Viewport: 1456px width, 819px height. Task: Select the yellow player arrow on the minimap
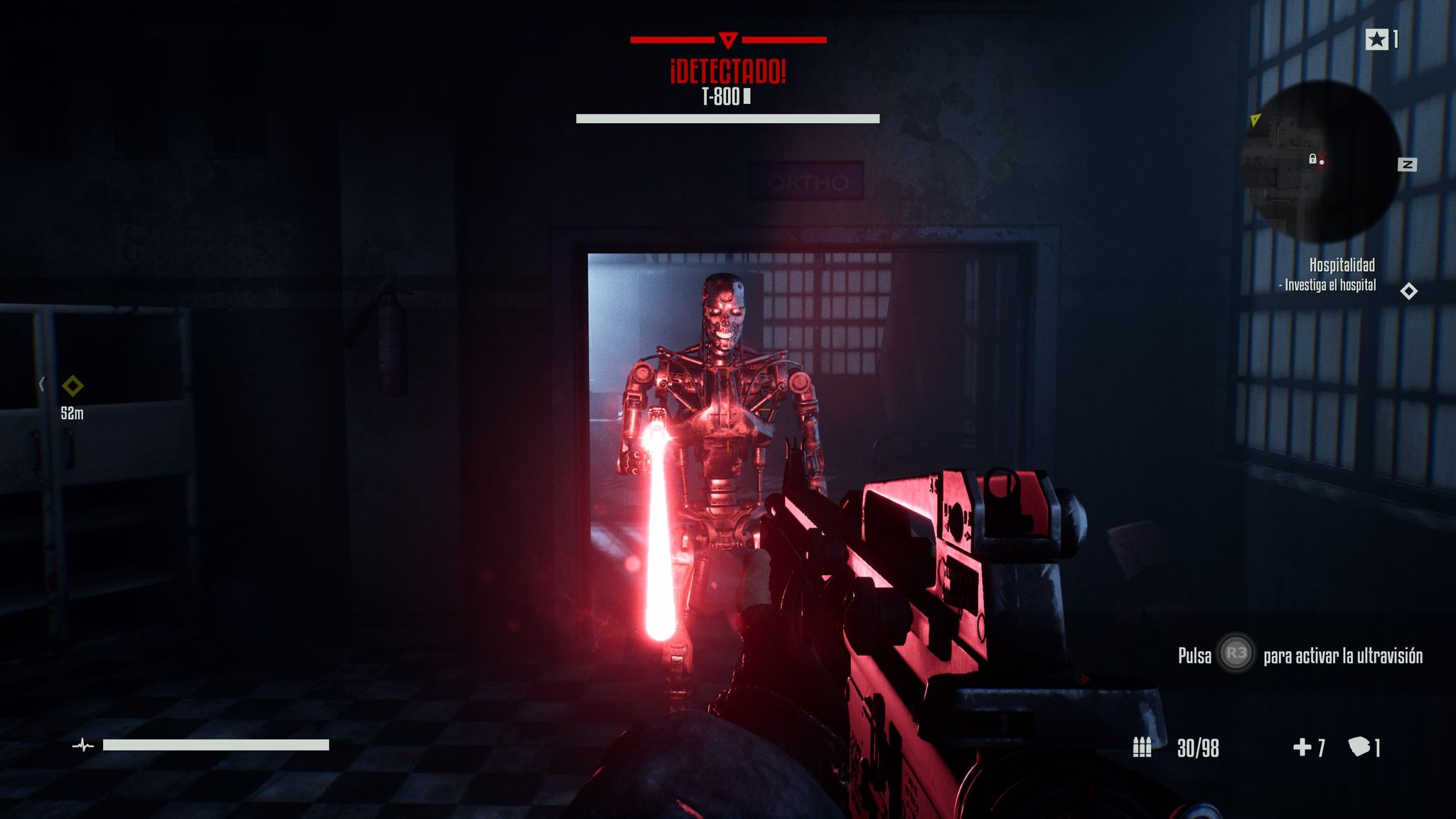pyautogui.click(x=1256, y=119)
